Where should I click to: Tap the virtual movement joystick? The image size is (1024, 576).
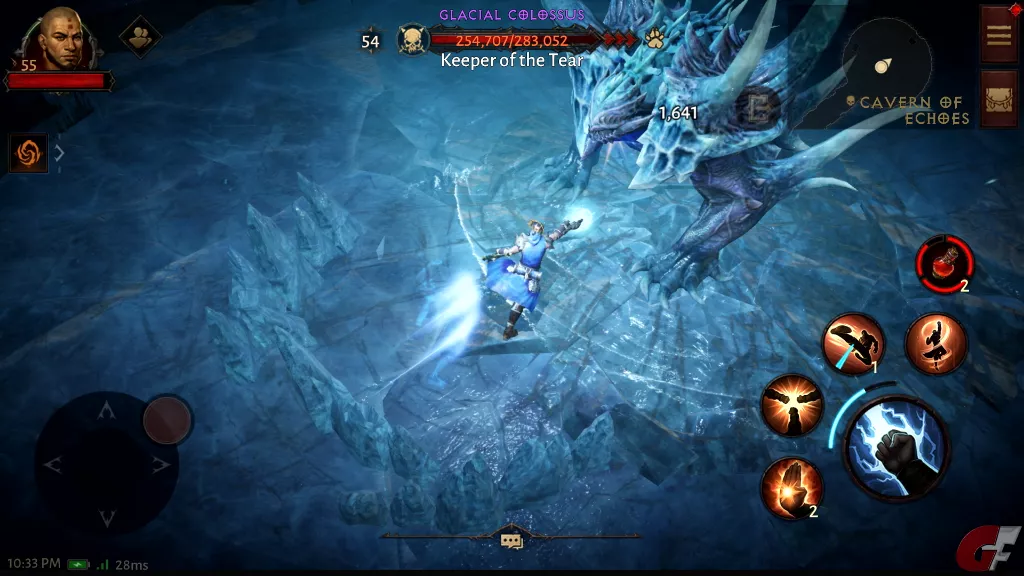click(x=107, y=462)
